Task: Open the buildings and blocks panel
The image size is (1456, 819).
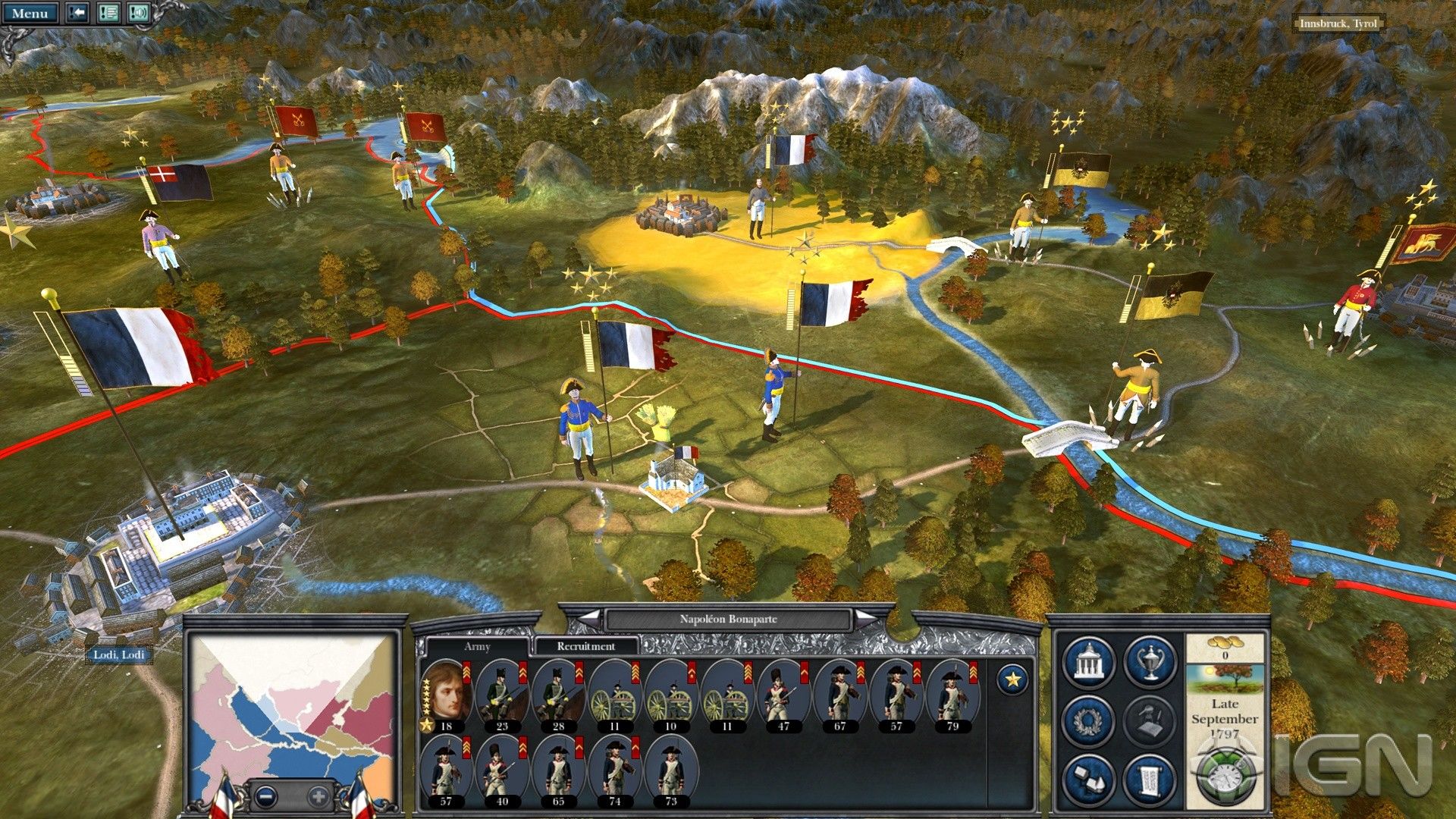Action: click(1089, 779)
